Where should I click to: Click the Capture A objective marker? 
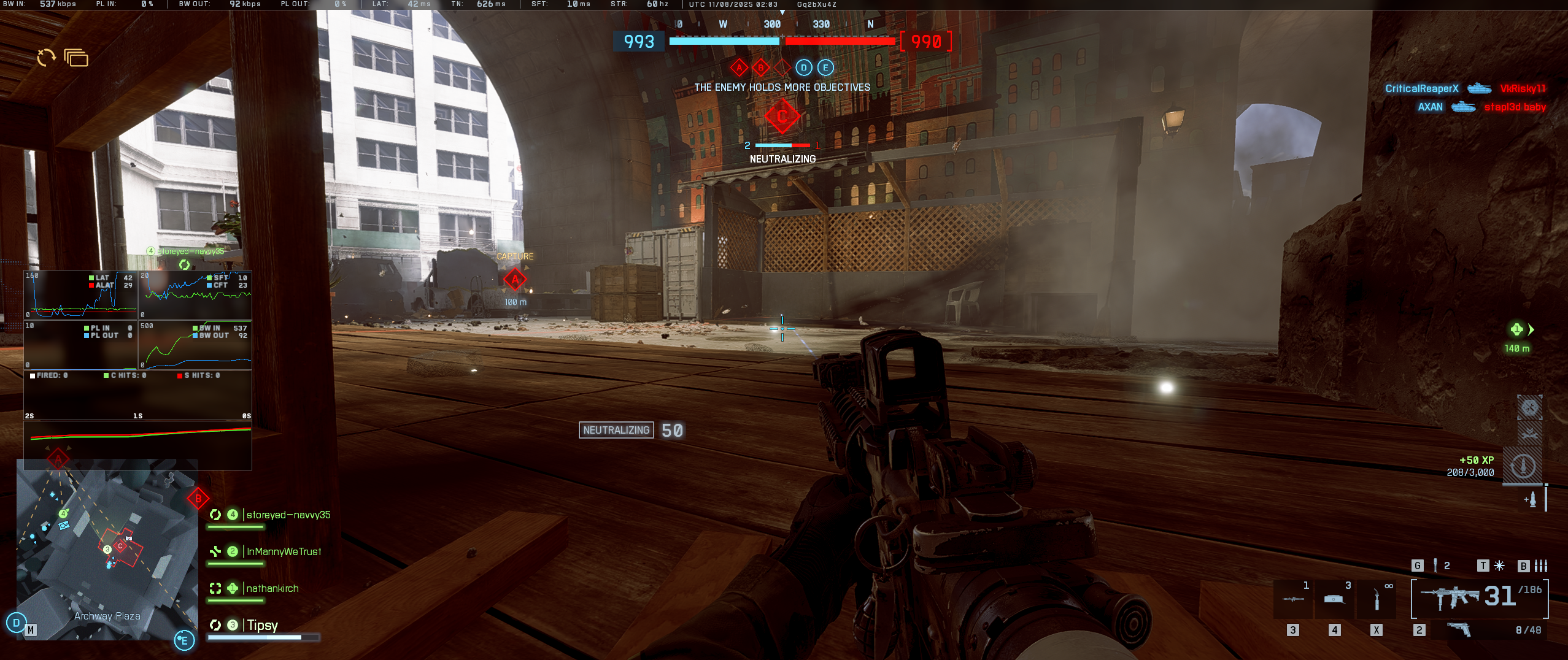point(515,280)
